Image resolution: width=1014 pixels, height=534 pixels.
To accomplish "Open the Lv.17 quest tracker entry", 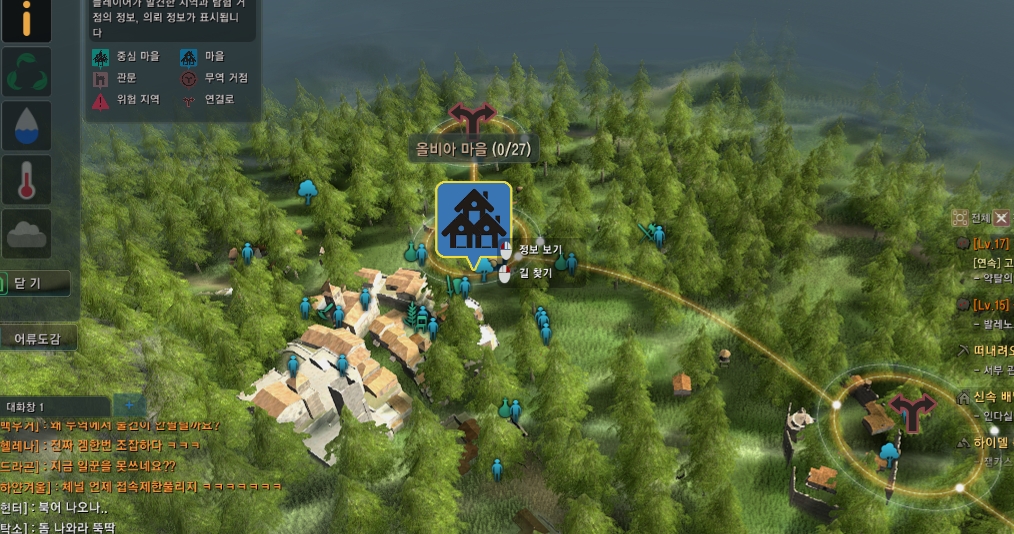I will coord(990,243).
